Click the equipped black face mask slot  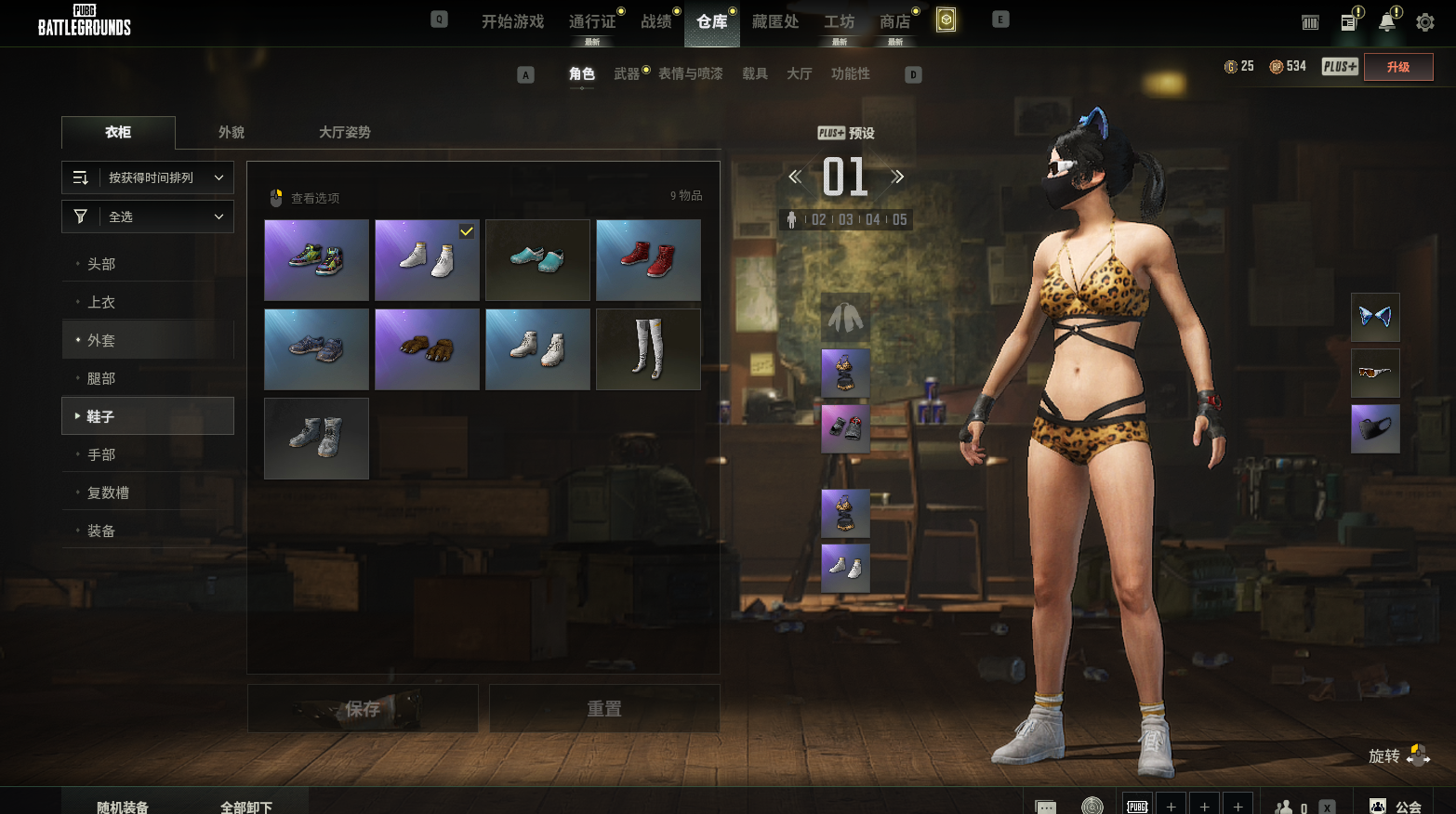(x=1375, y=429)
